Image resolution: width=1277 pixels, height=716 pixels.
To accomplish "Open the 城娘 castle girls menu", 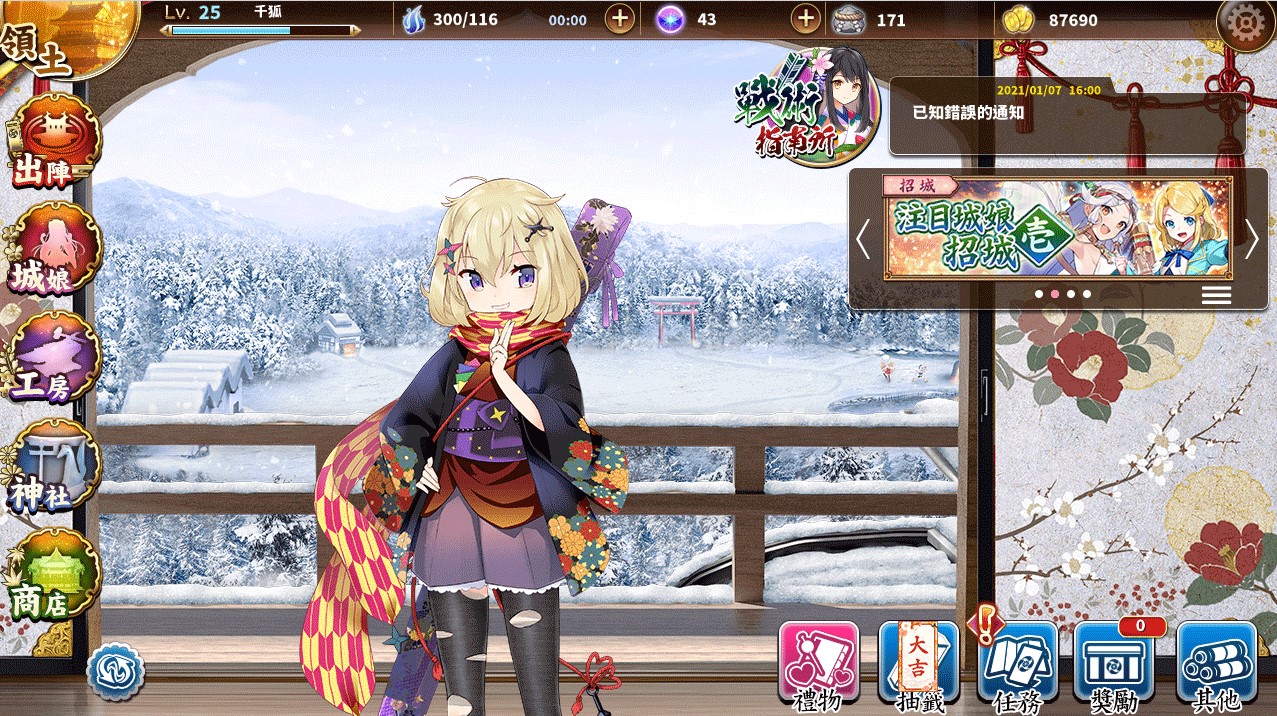I will pyautogui.click(x=57, y=250).
